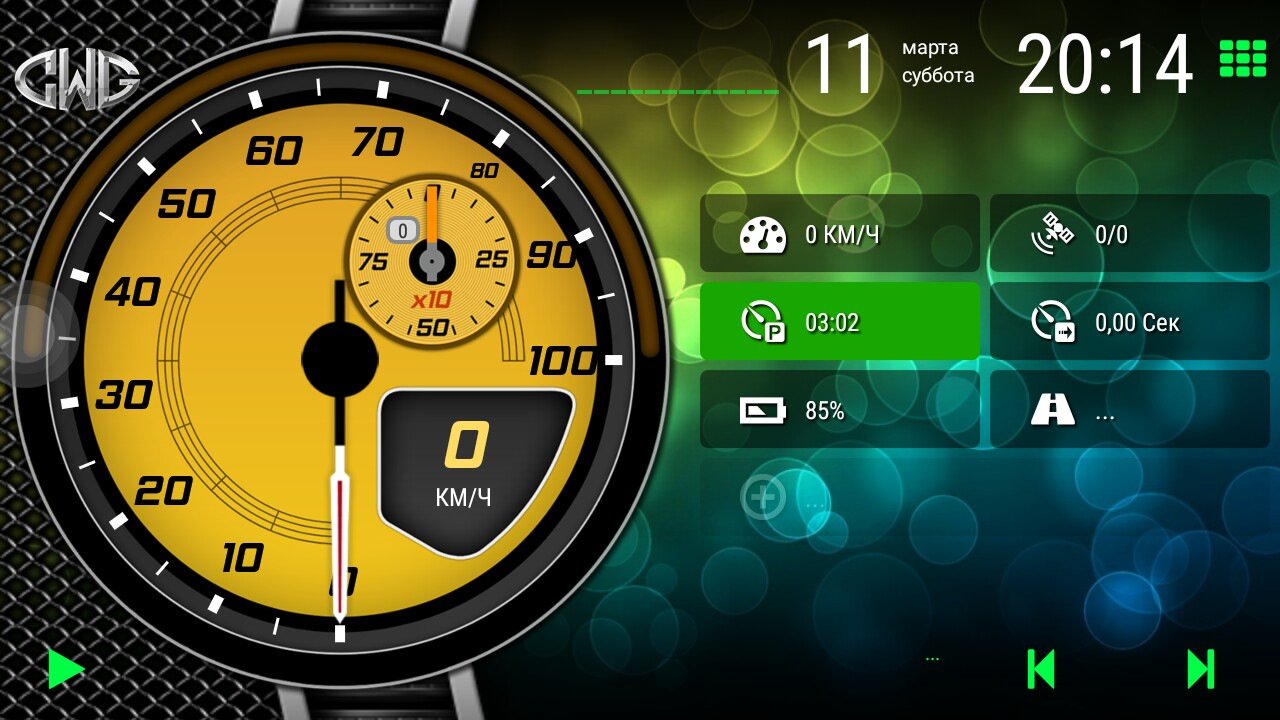
Task: Open the 0,00 Сек acceleration widget
Action: (1129, 322)
